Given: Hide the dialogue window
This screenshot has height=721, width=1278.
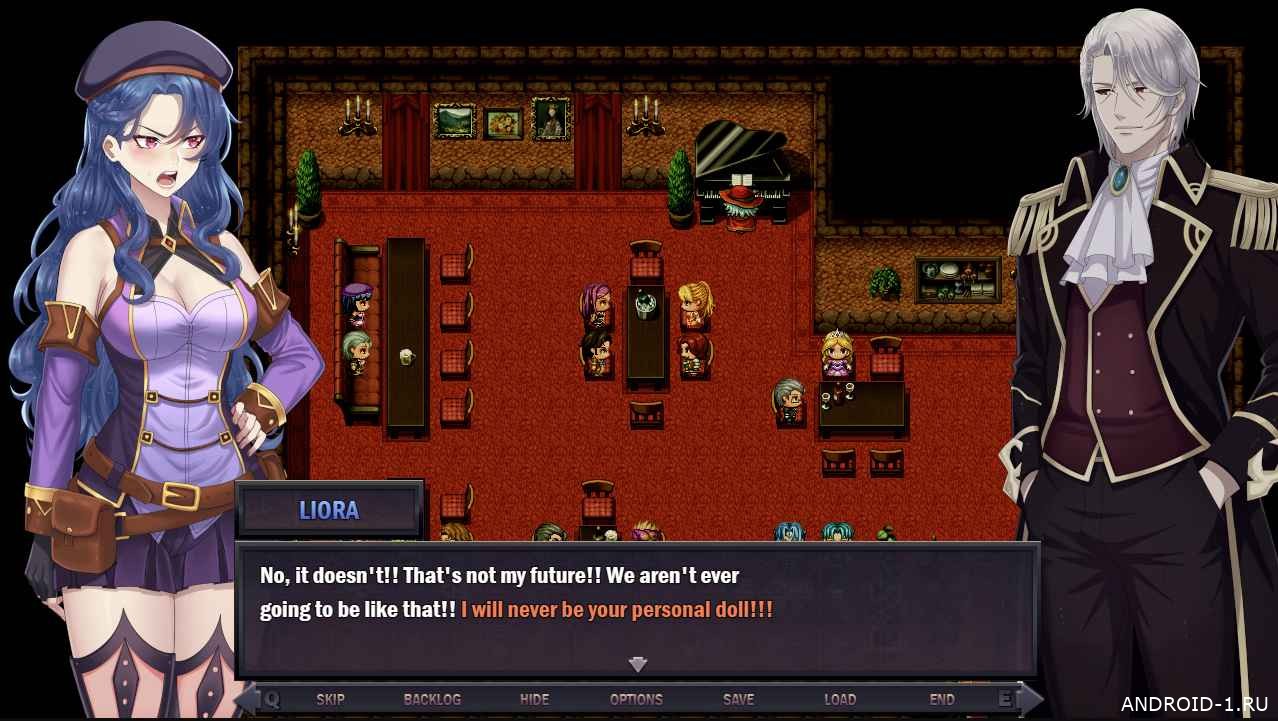Looking at the screenshot, I should 534,699.
